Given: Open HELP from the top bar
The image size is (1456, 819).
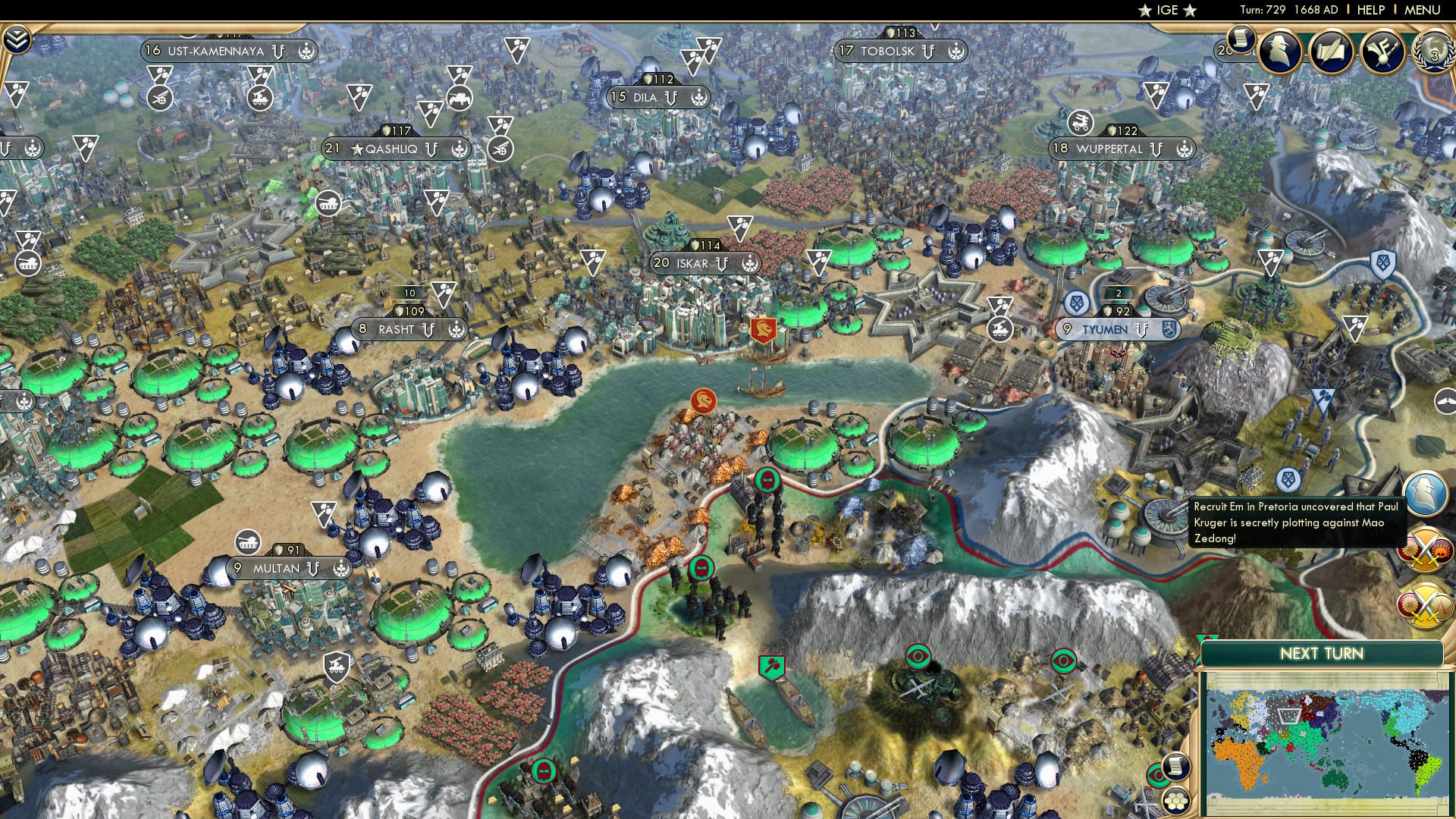Looking at the screenshot, I should click(1373, 9).
